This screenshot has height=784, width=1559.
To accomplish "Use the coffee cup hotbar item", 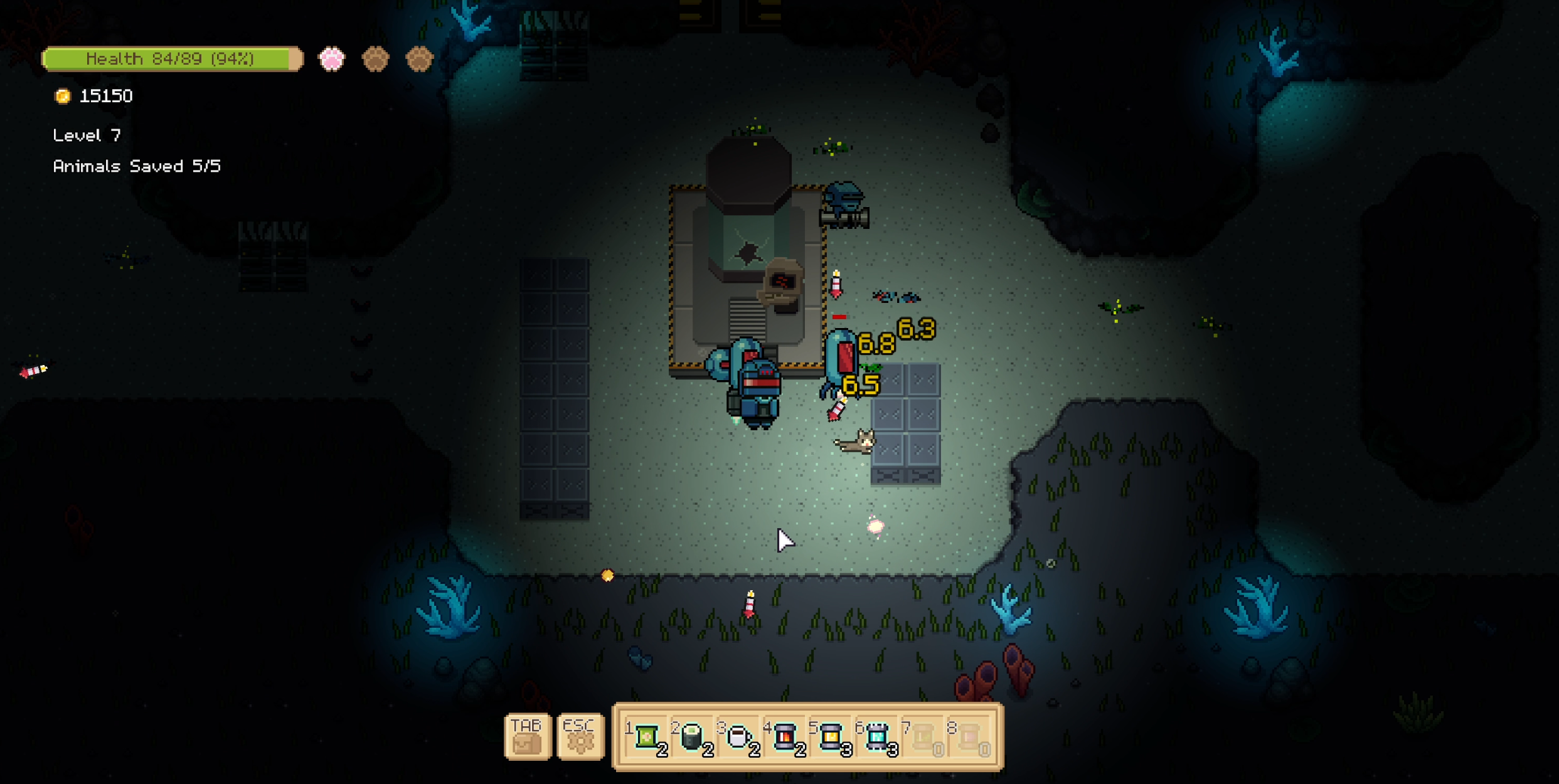I will point(738,737).
